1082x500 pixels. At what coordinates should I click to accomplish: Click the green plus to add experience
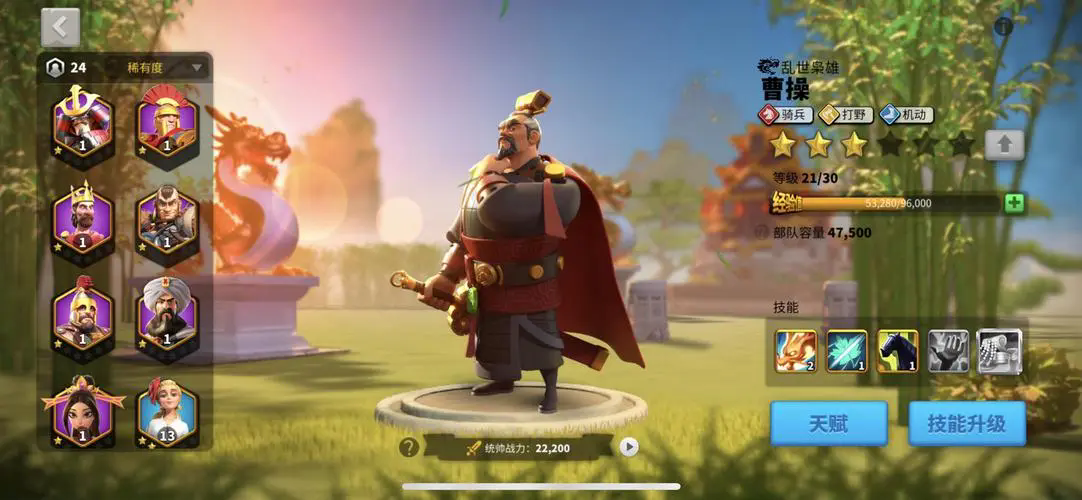point(1014,203)
